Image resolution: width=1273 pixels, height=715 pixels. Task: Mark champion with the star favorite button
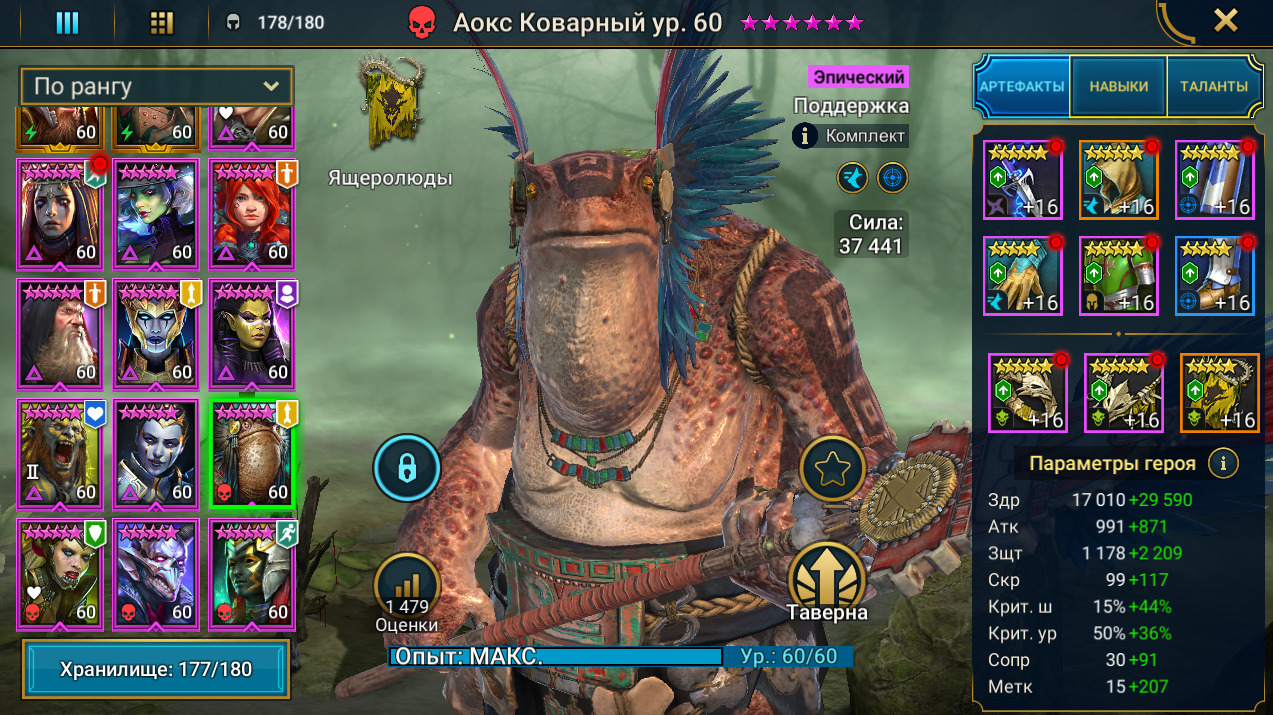(x=832, y=470)
